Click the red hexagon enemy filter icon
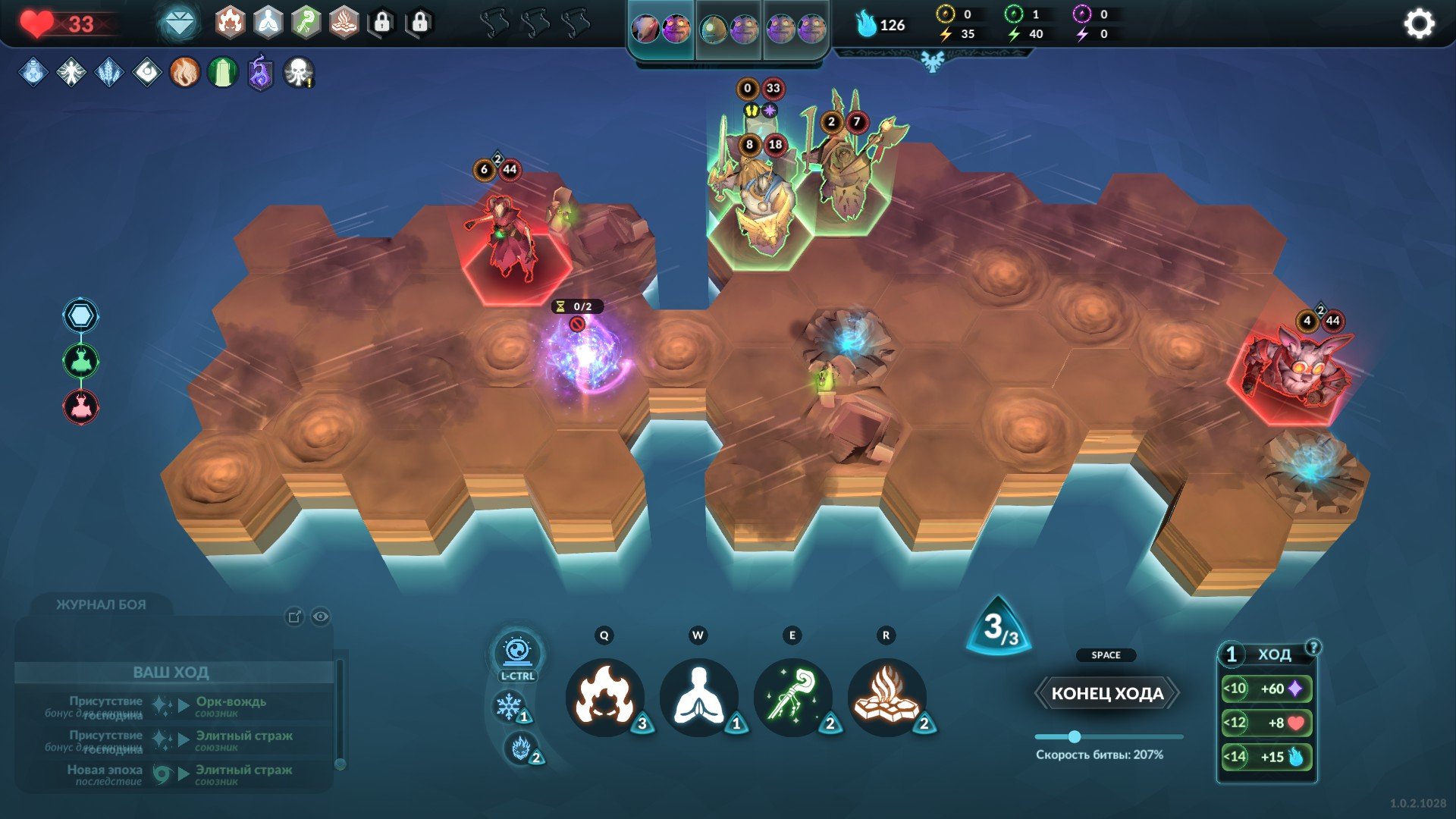The height and width of the screenshot is (819, 1456). [x=80, y=407]
